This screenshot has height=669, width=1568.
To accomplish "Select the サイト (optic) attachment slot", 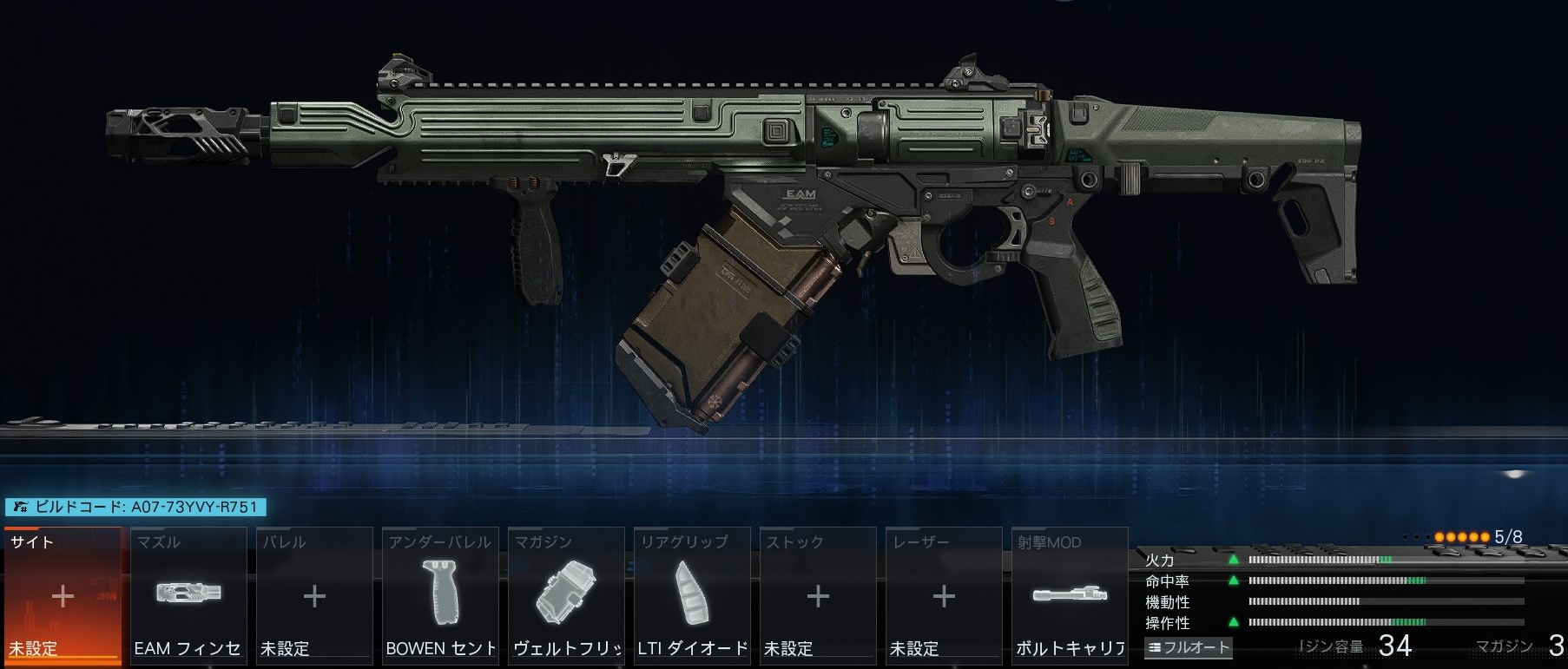I will (x=63, y=596).
